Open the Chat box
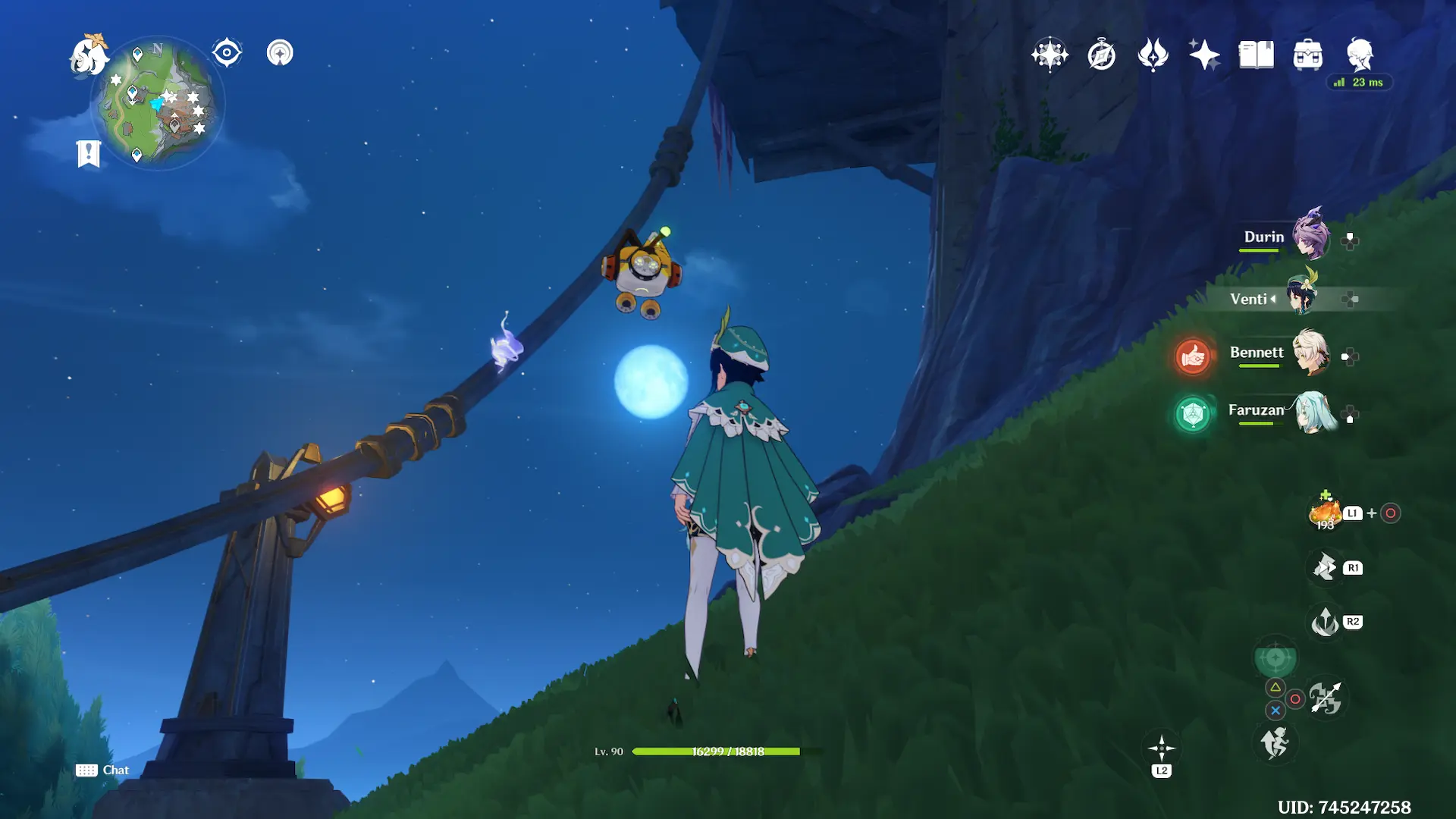 click(x=102, y=770)
